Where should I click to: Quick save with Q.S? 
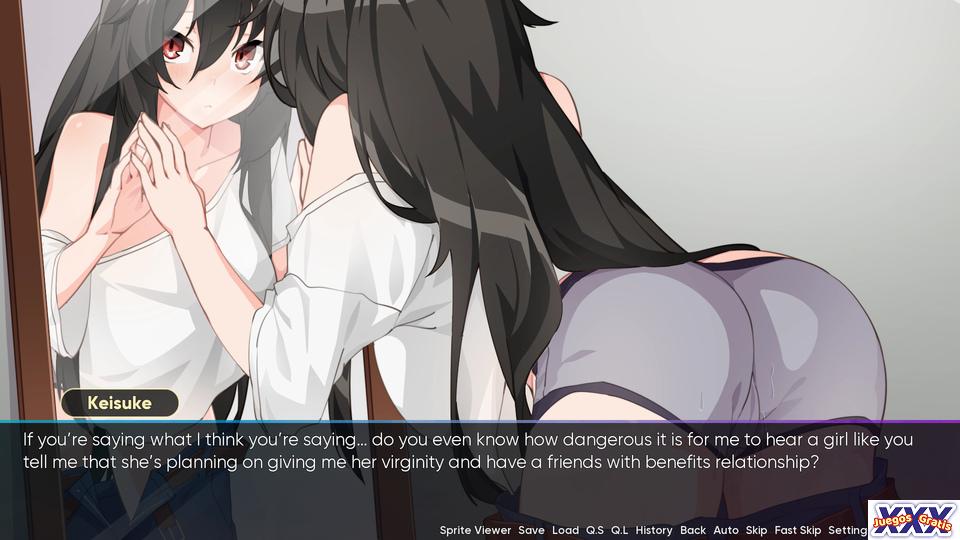pyautogui.click(x=595, y=530)
